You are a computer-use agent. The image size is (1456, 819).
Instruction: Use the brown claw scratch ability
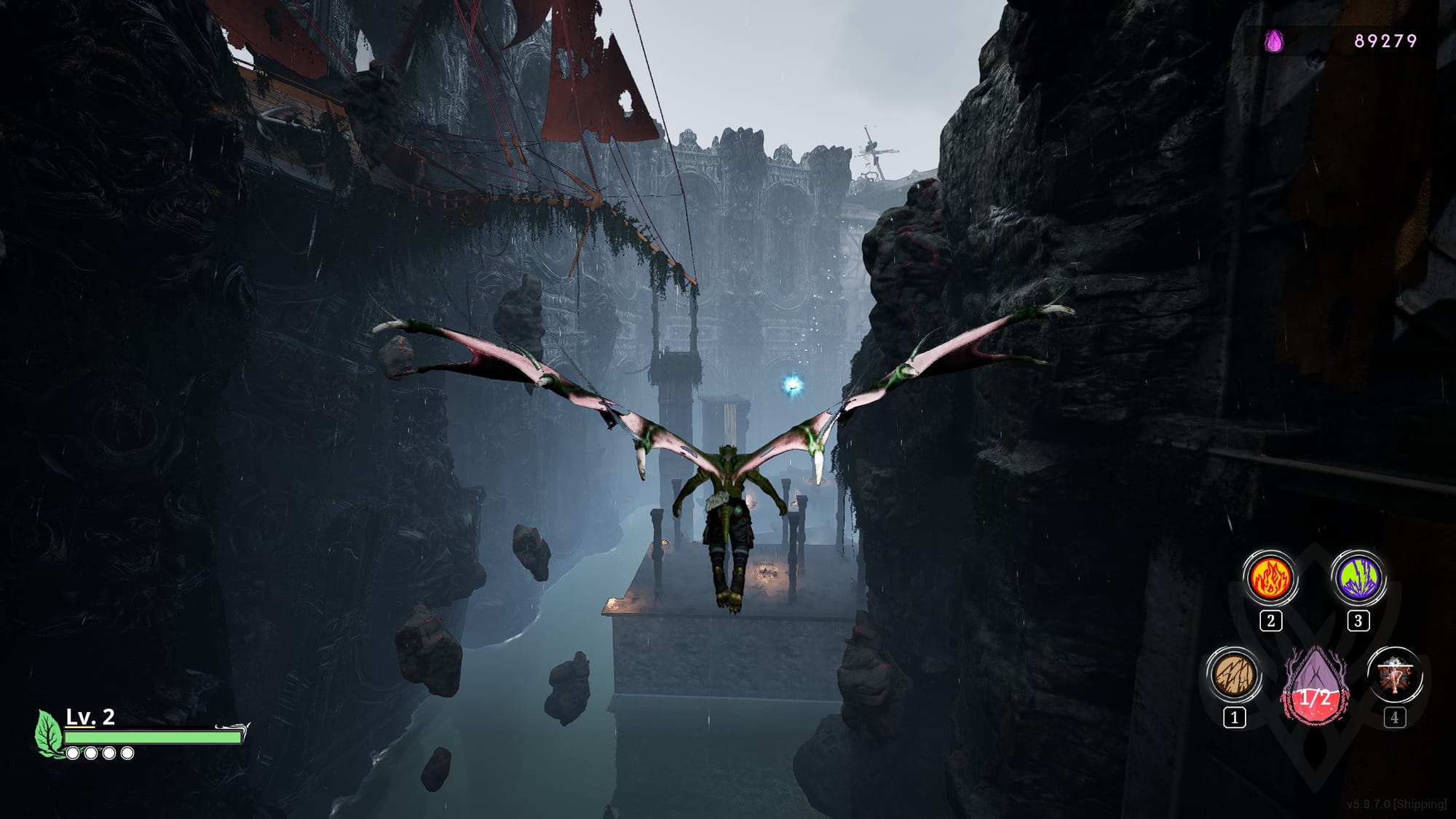point(1234,675)
